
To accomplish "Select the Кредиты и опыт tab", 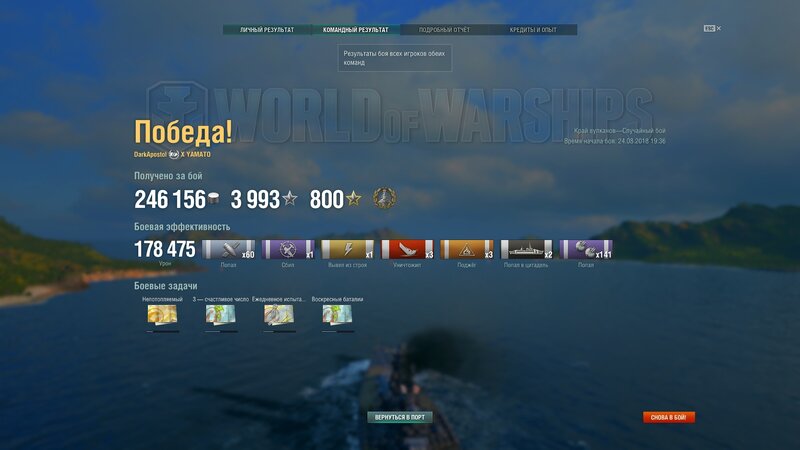I will [x=533, y=30].
